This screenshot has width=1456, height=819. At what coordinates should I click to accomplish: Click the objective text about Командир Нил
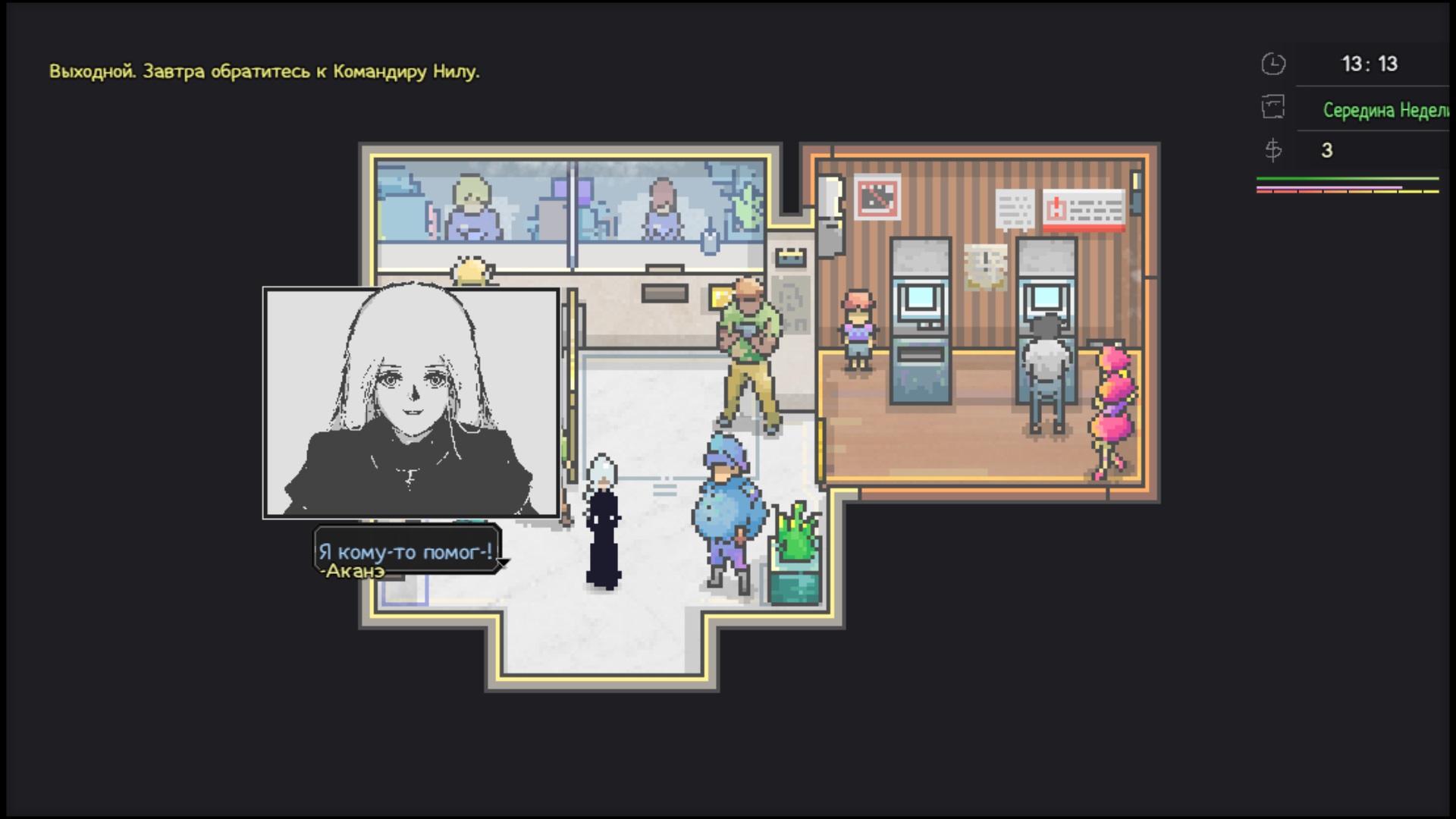pyautogui.click(x=264, y=72)
